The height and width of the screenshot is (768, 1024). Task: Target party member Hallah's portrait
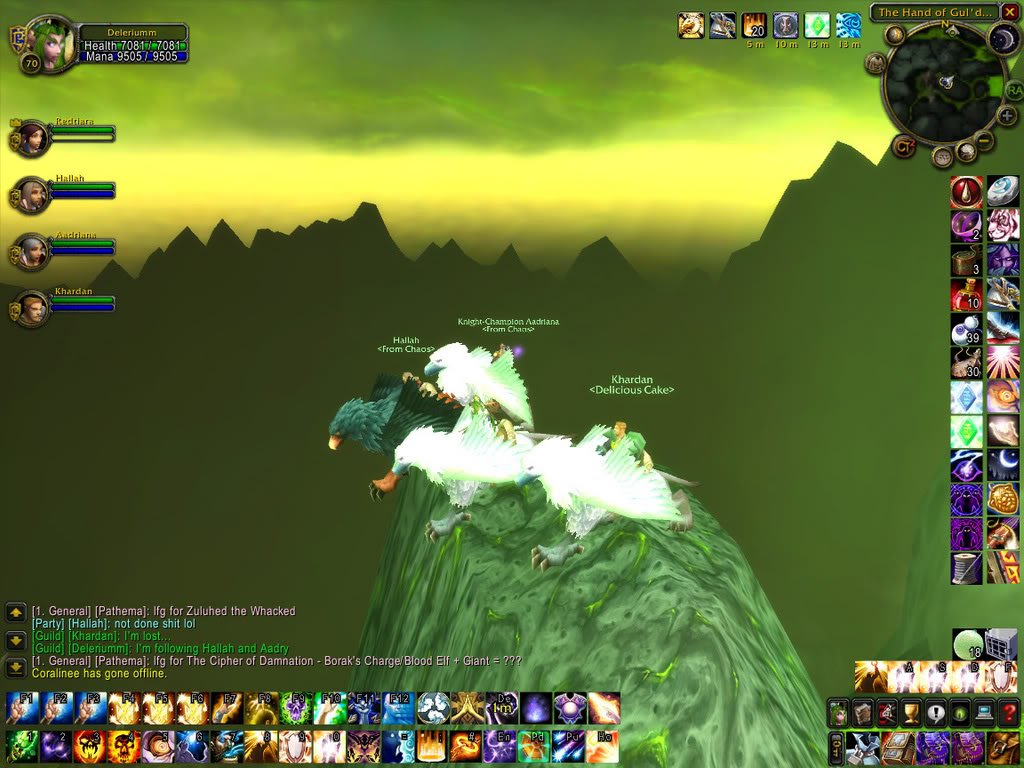[33, 194]
